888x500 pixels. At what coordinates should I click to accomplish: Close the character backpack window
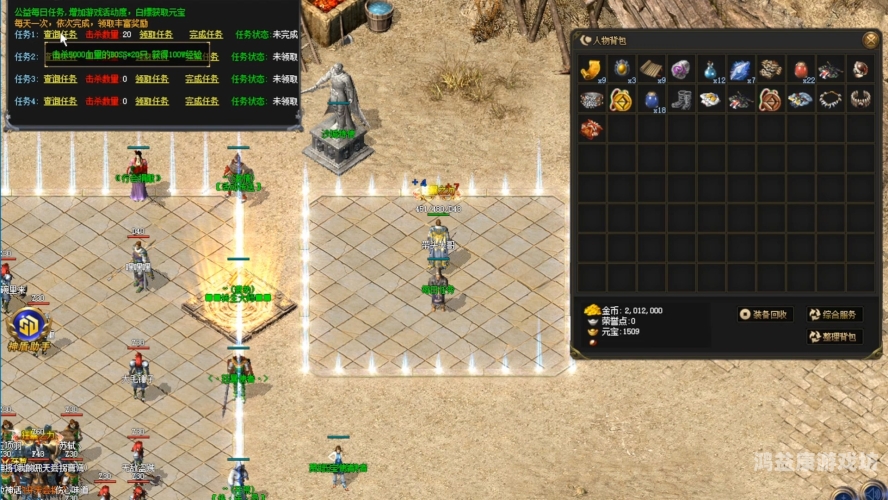pos(870,40)
